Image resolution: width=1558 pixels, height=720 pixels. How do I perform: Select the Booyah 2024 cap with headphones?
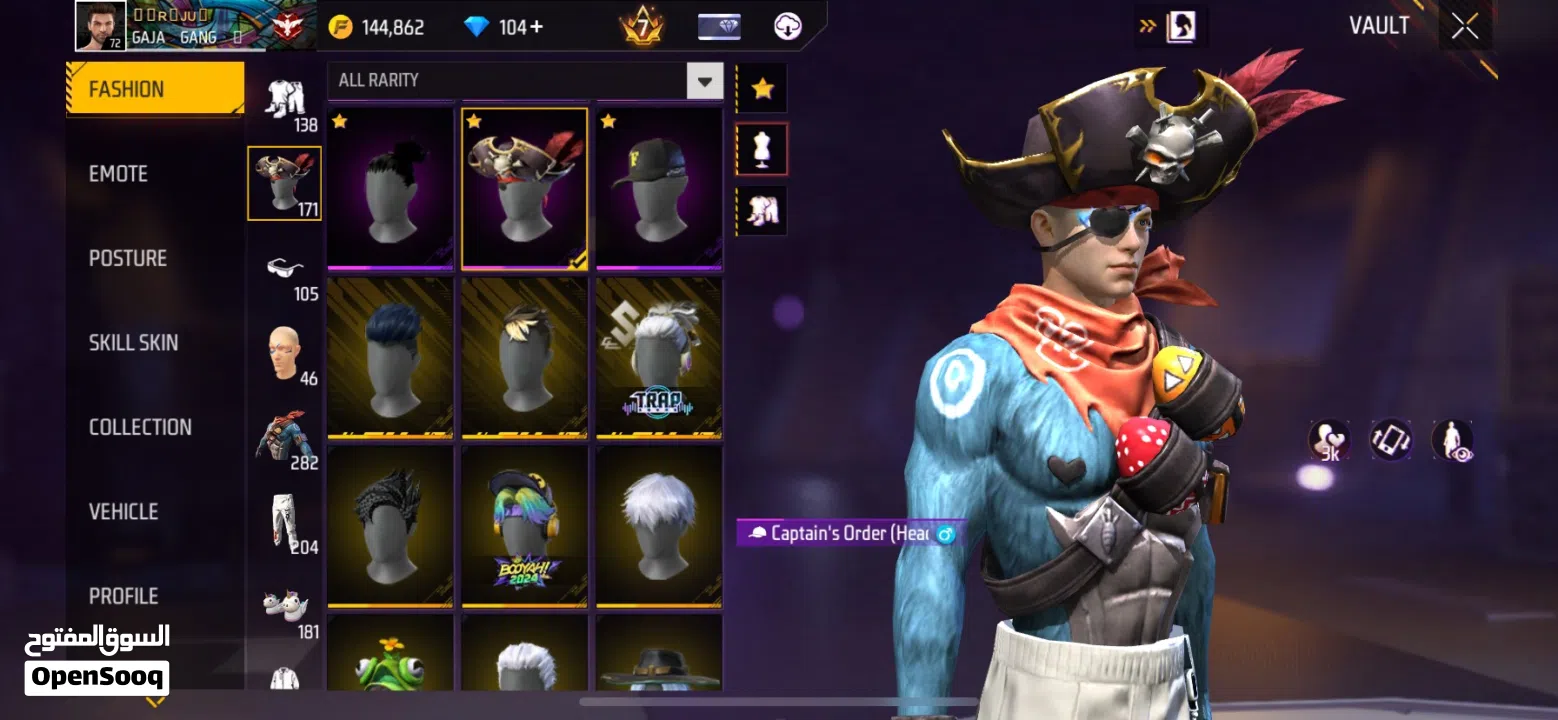coord(525,526)
